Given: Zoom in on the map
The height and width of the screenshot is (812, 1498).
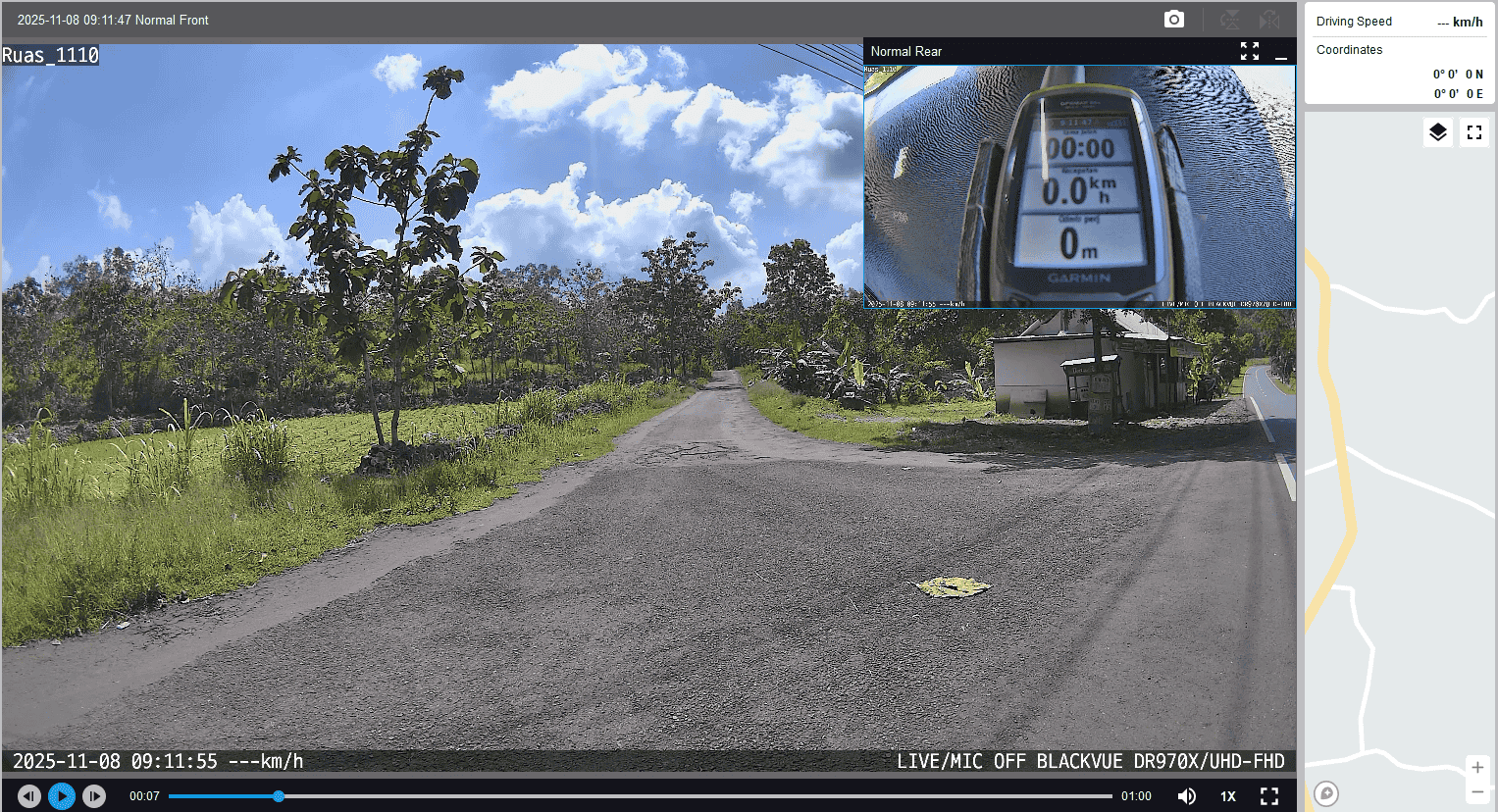Looking at the screenshot, I should tap(1477, 767).
